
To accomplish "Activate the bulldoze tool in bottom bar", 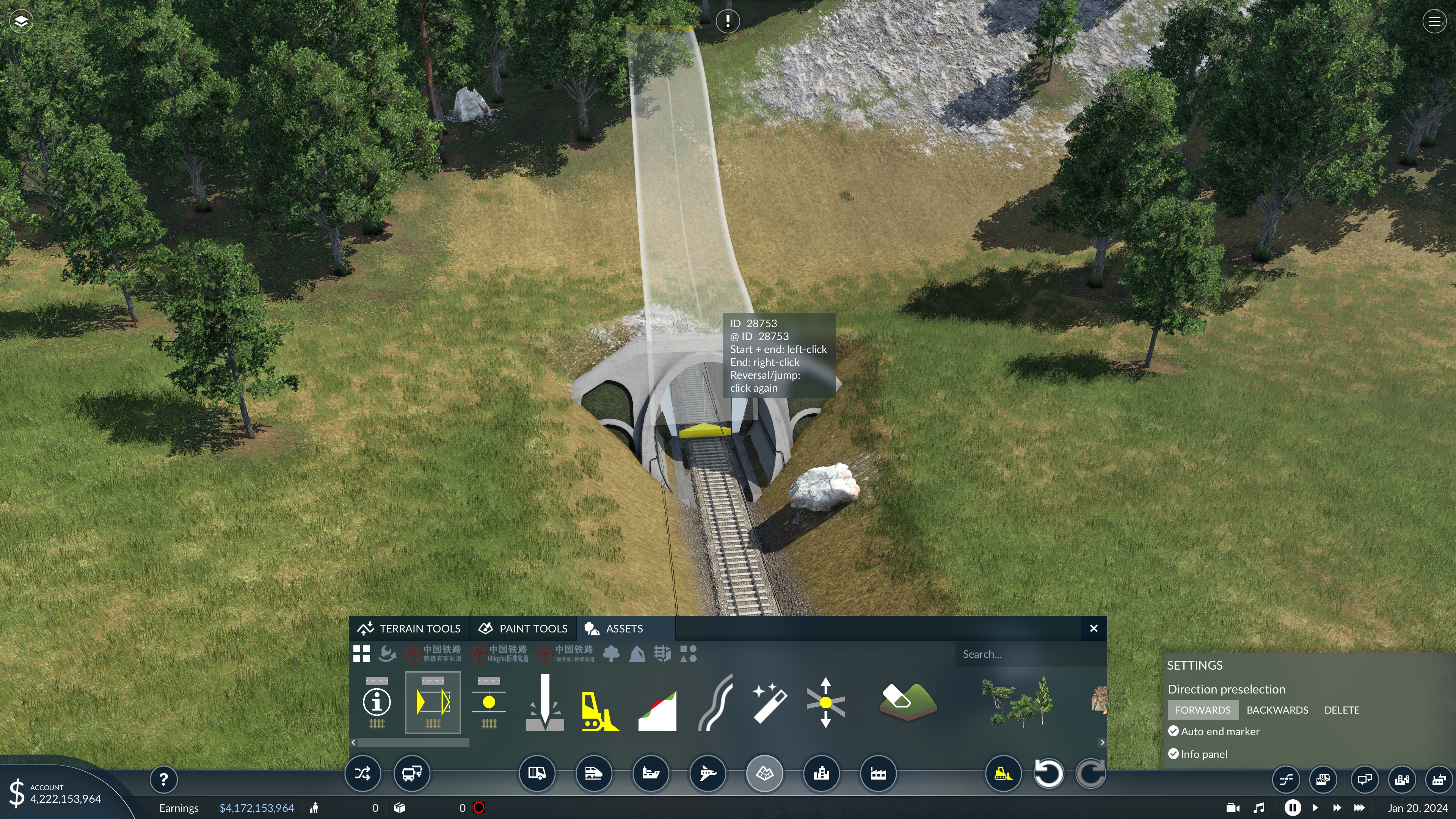I will coord(1003,773).
